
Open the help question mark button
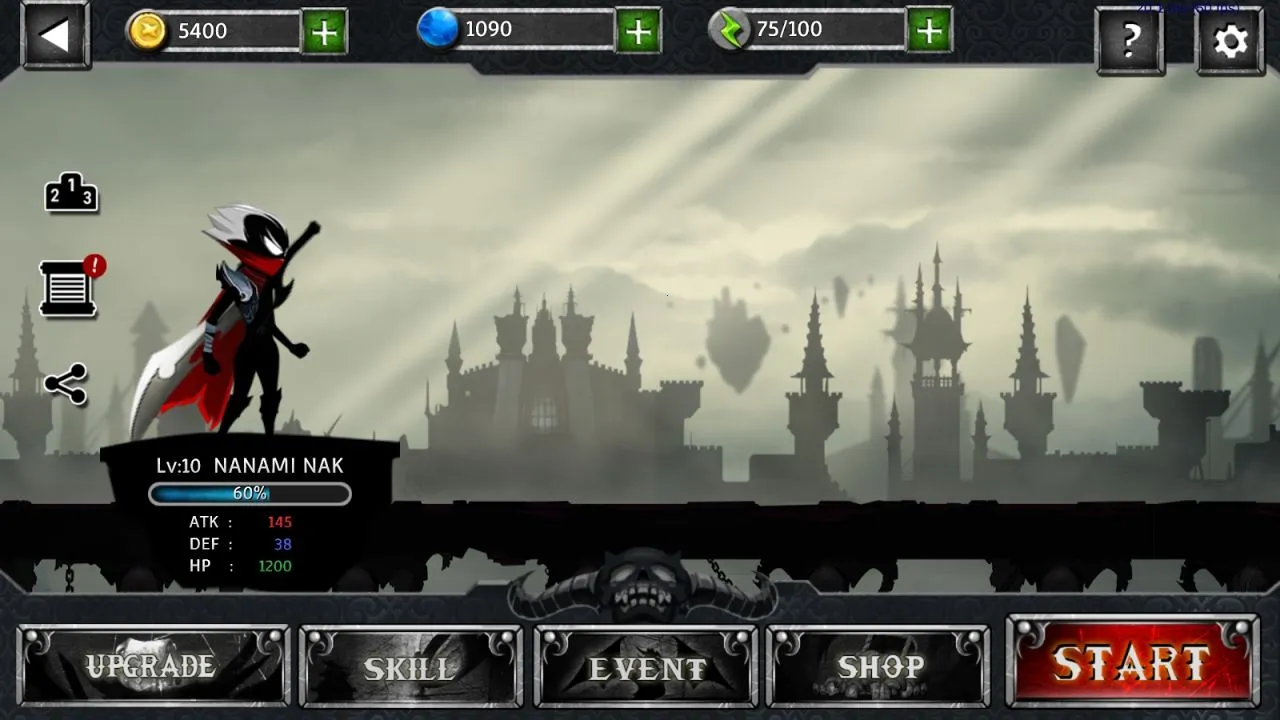coord(1130,41)
